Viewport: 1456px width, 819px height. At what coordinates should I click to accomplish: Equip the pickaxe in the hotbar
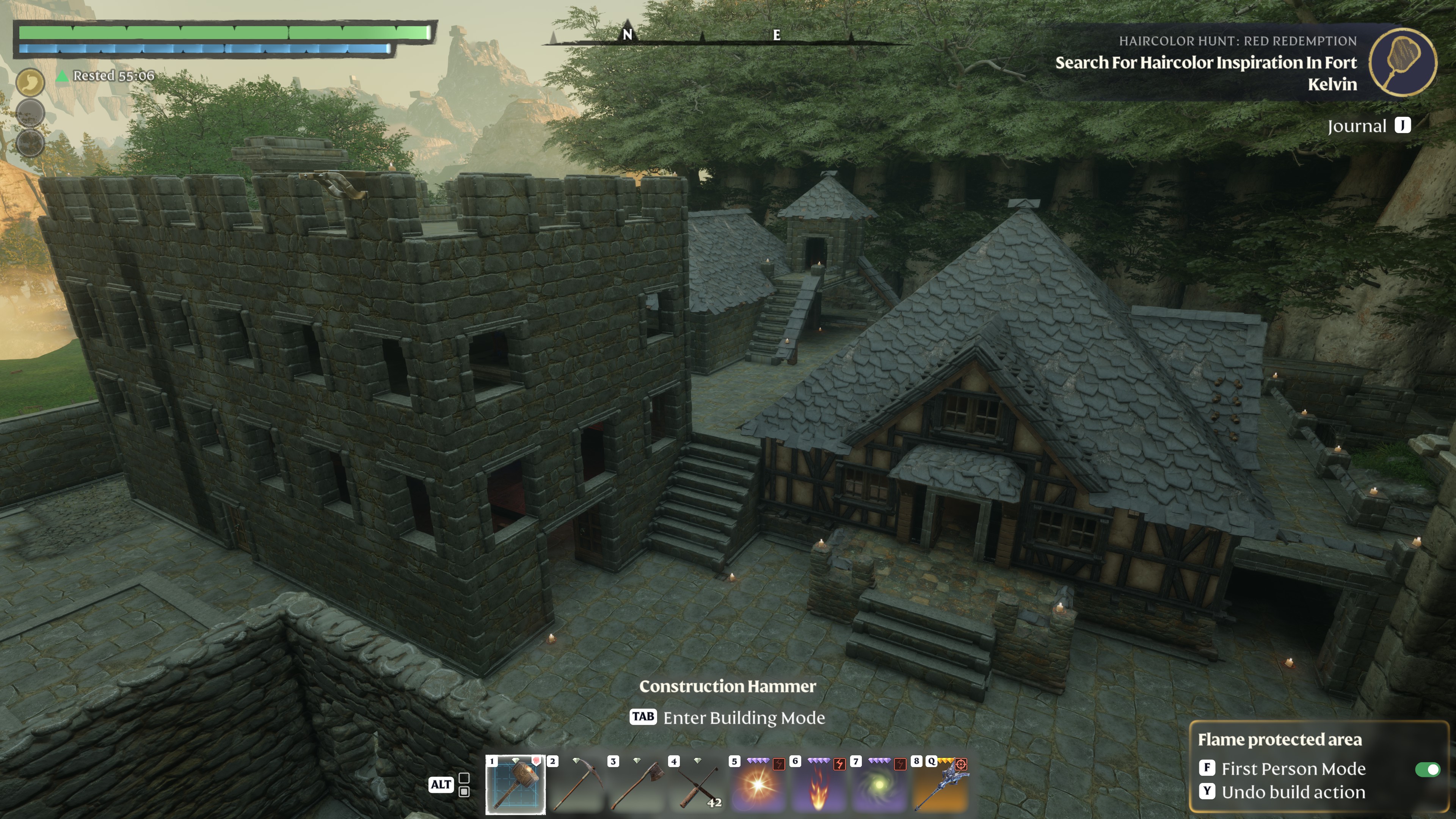(x=576, y=785)
